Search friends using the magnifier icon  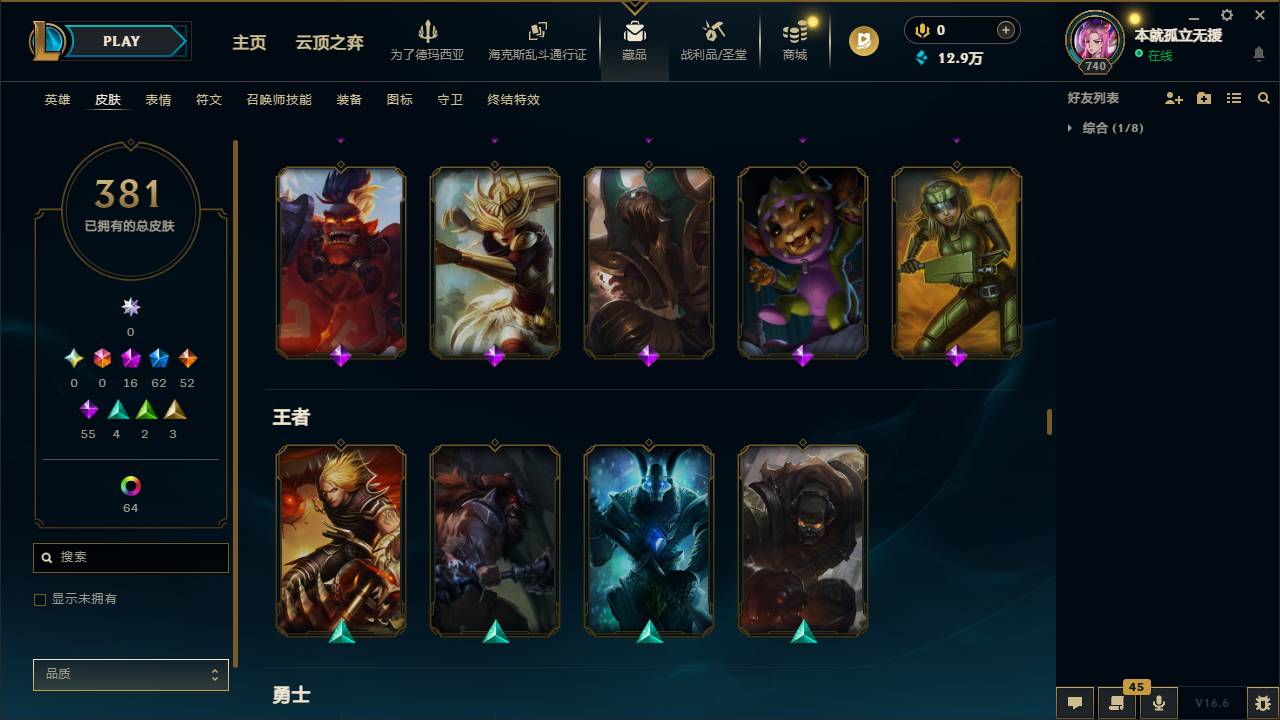[x=1263, y=97]
